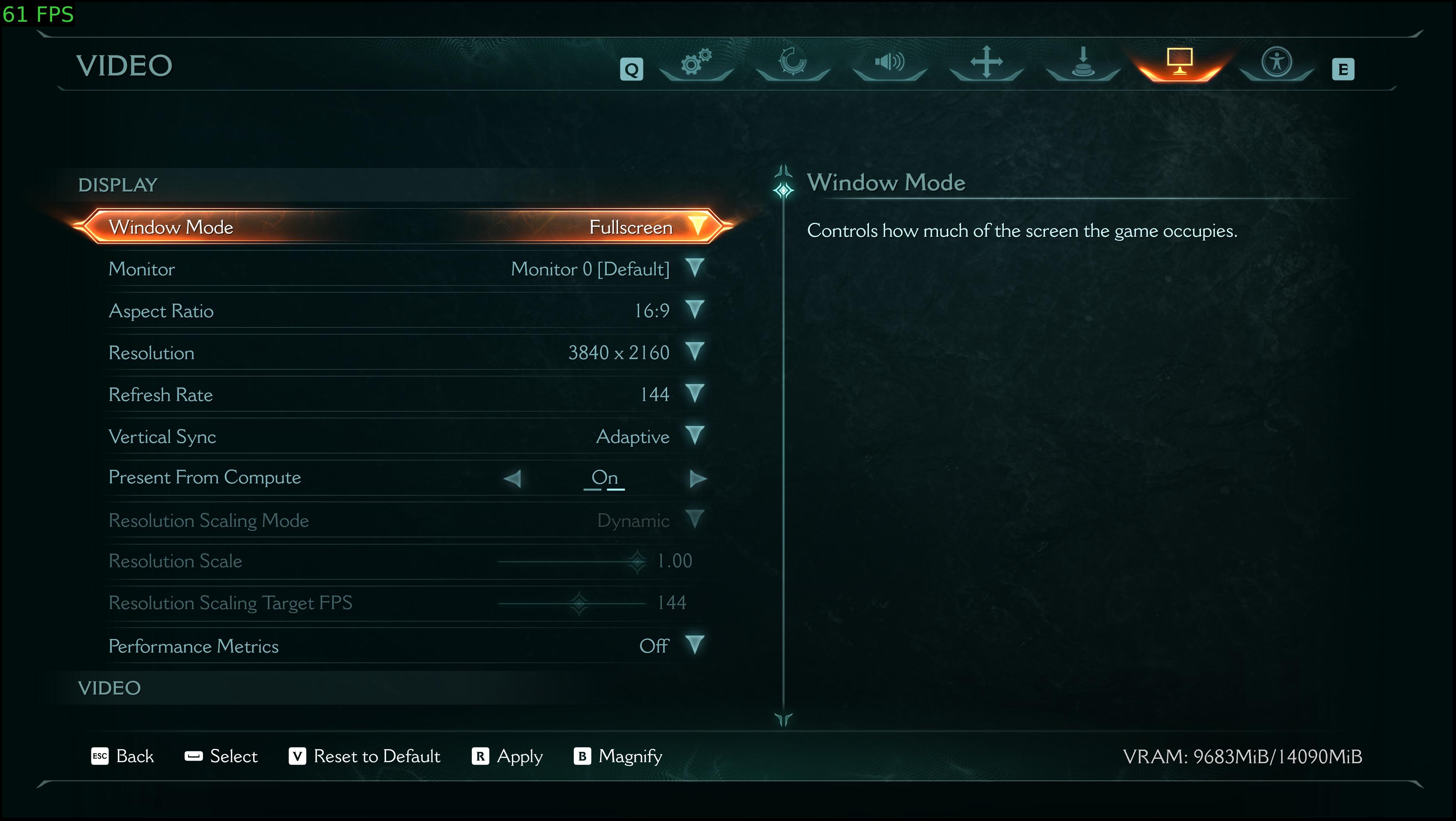Screen dimensions: 1456x821
Task: Open the accessibility figure tab
Action: click(1276, 63)
